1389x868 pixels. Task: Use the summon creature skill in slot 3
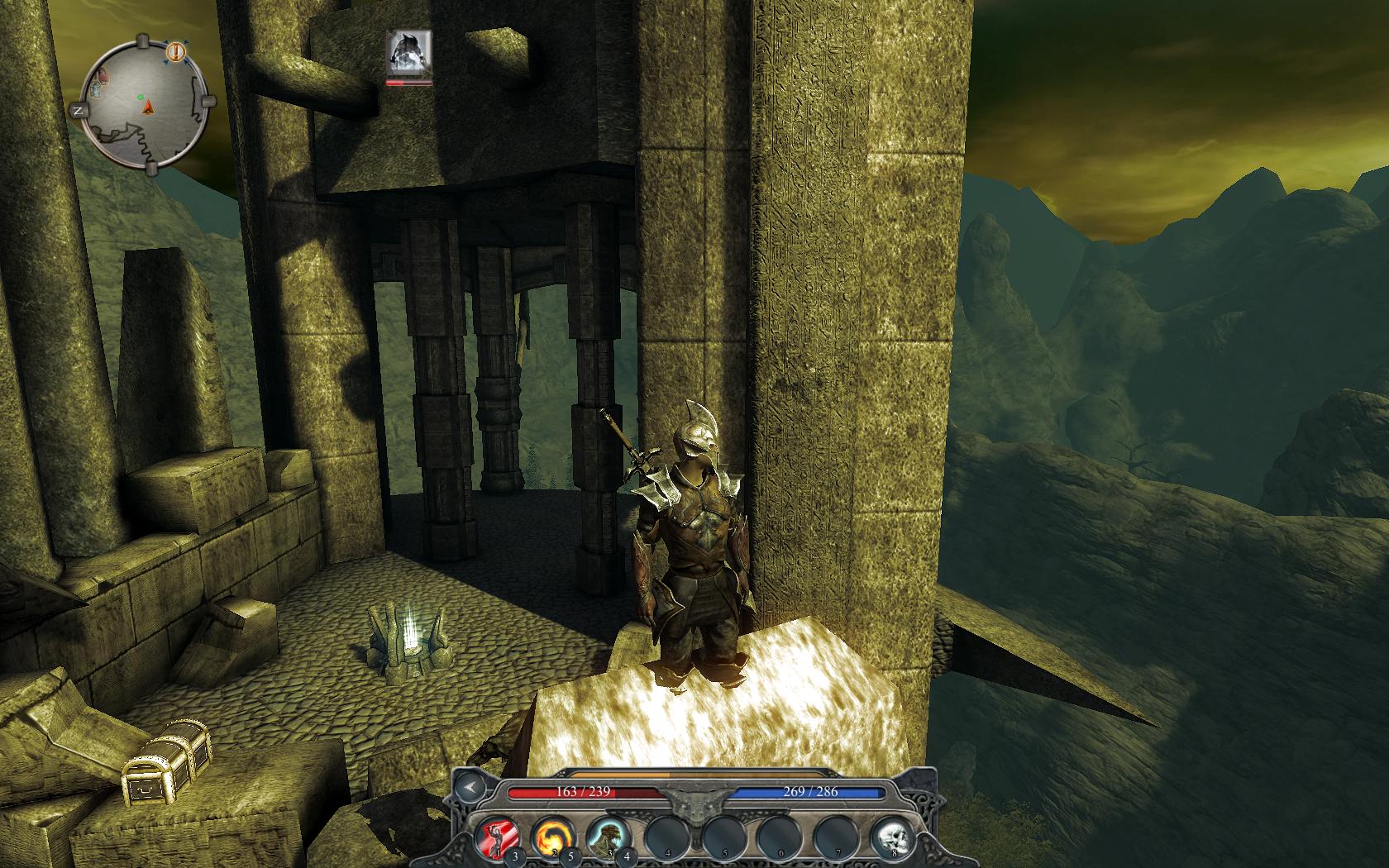pos(607,837)
